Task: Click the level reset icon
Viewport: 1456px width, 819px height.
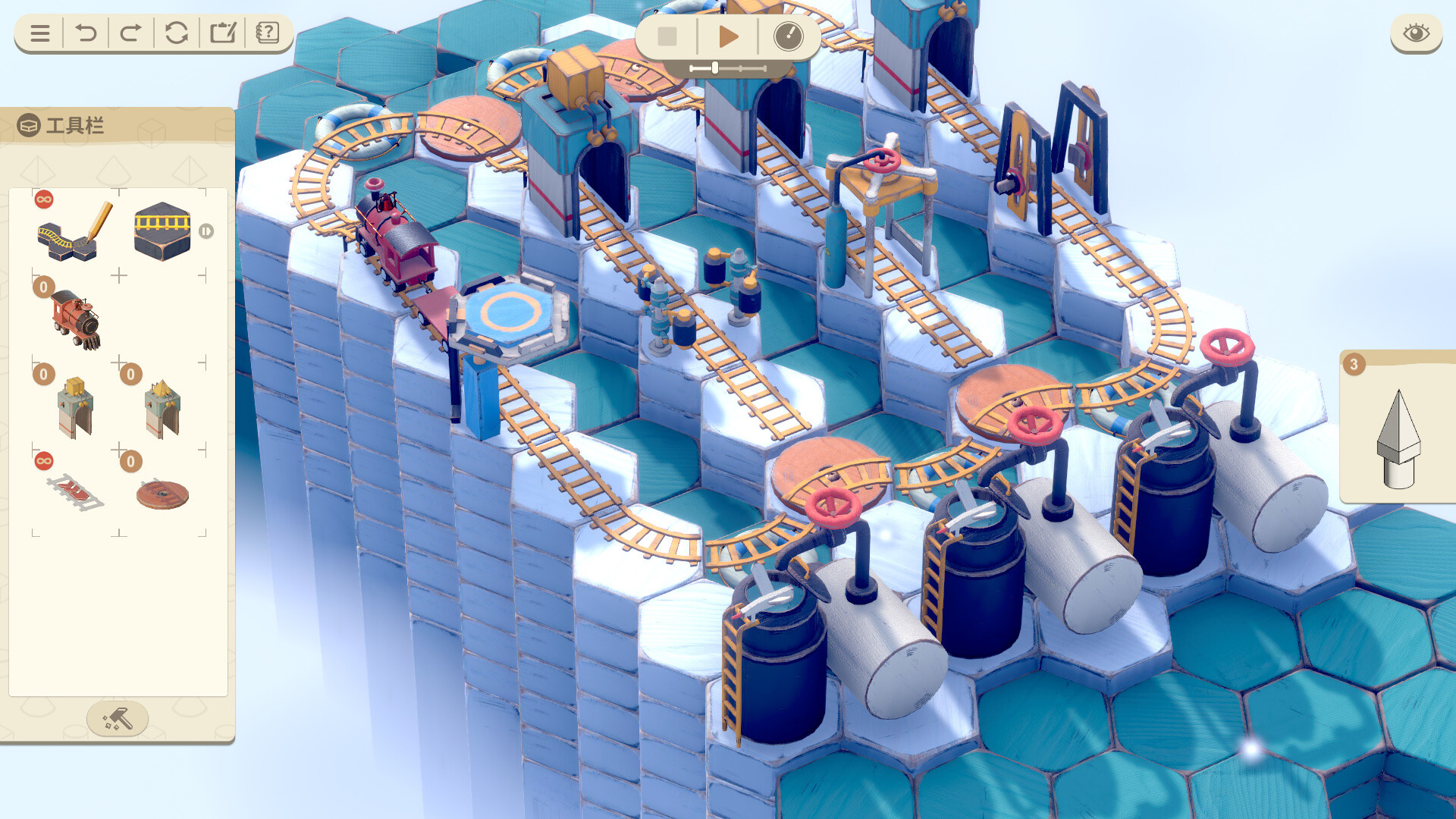Action: click(177, 33)
